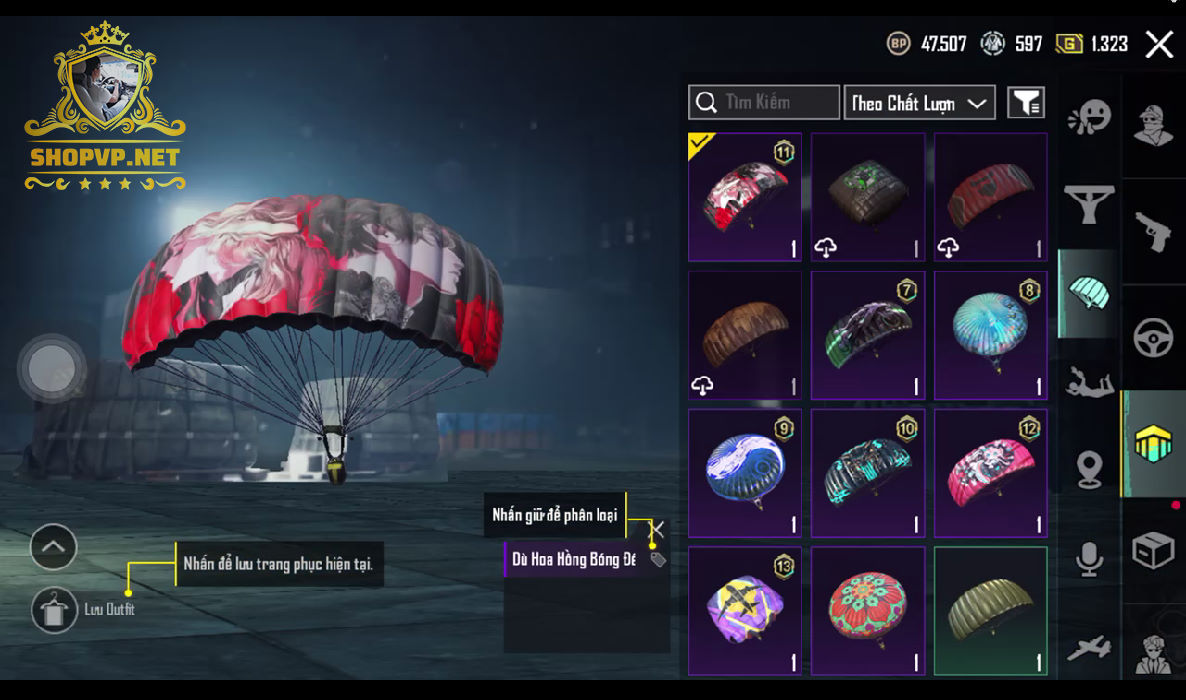
Task: Open the steering wheel vehicles tab
Action: (1153, 338)
